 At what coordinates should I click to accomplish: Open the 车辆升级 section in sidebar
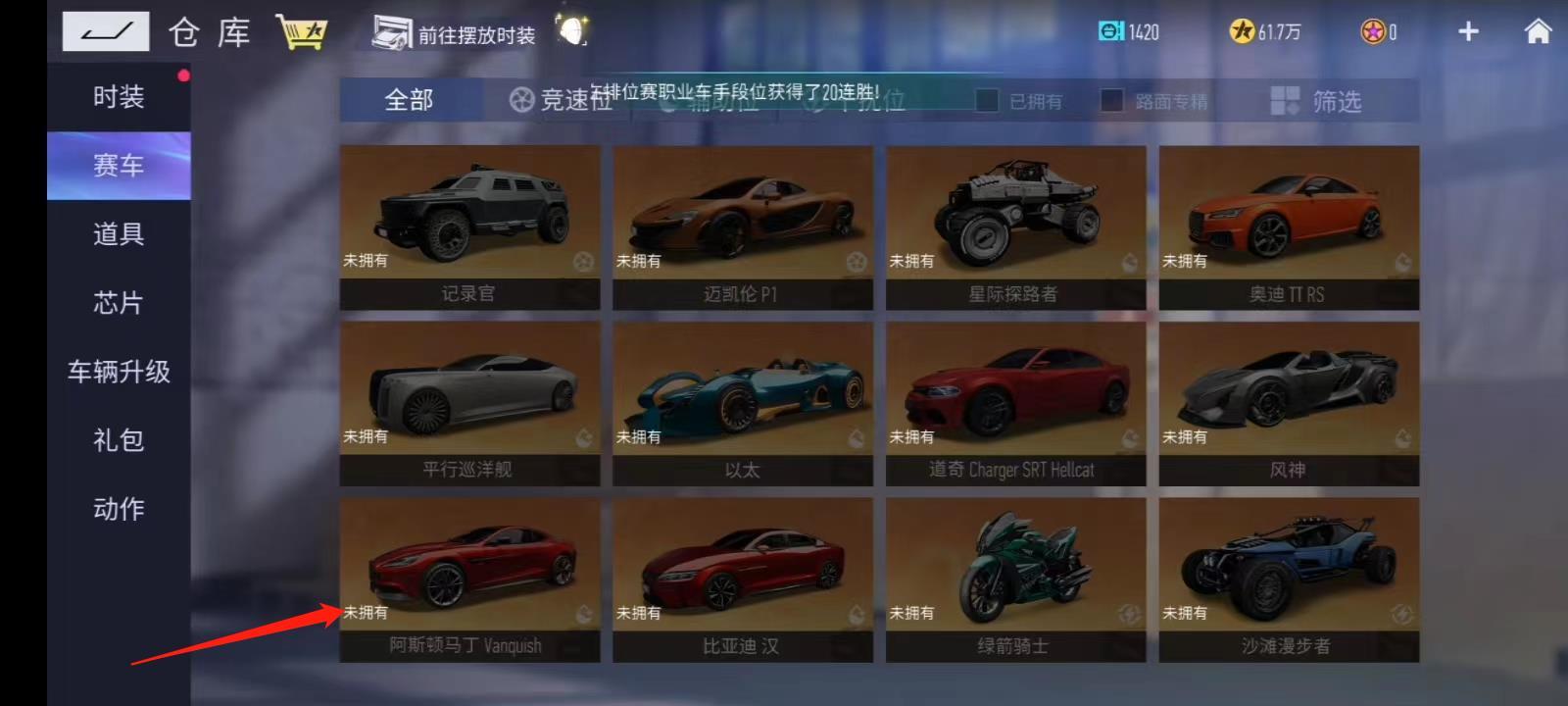tap(119, 373)
